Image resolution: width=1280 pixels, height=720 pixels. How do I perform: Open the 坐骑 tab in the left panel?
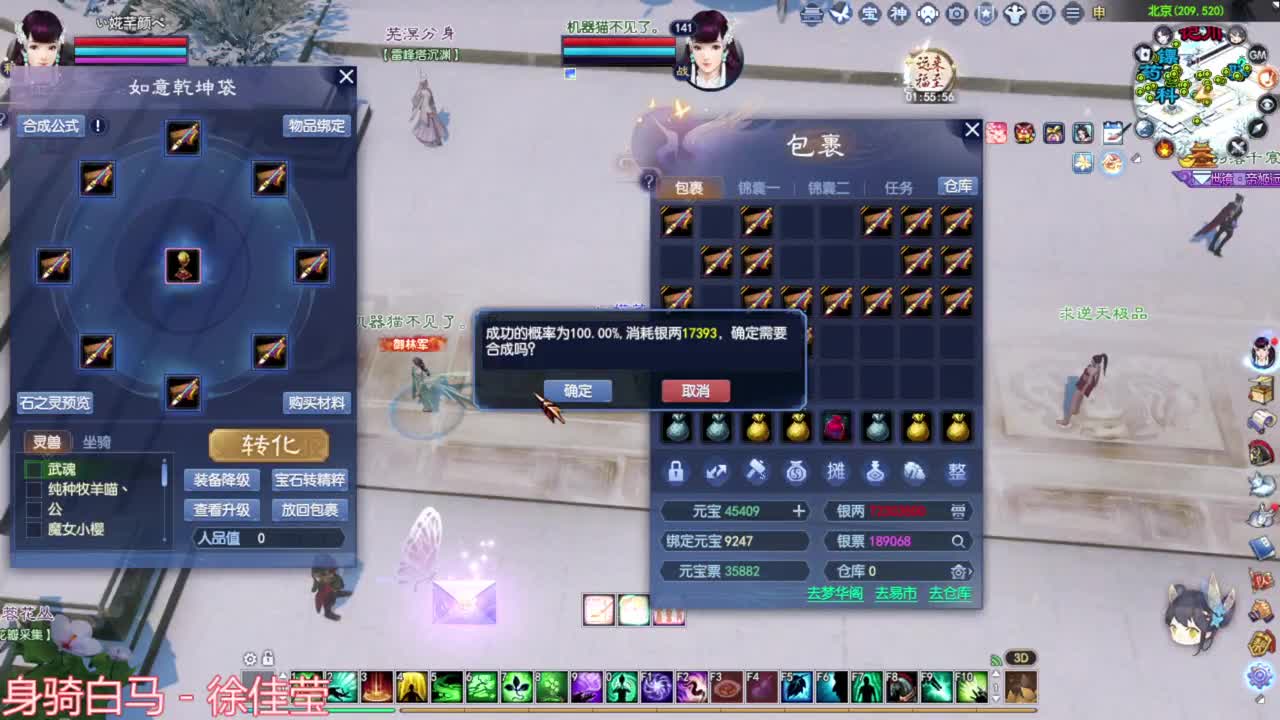coord(97,442)
